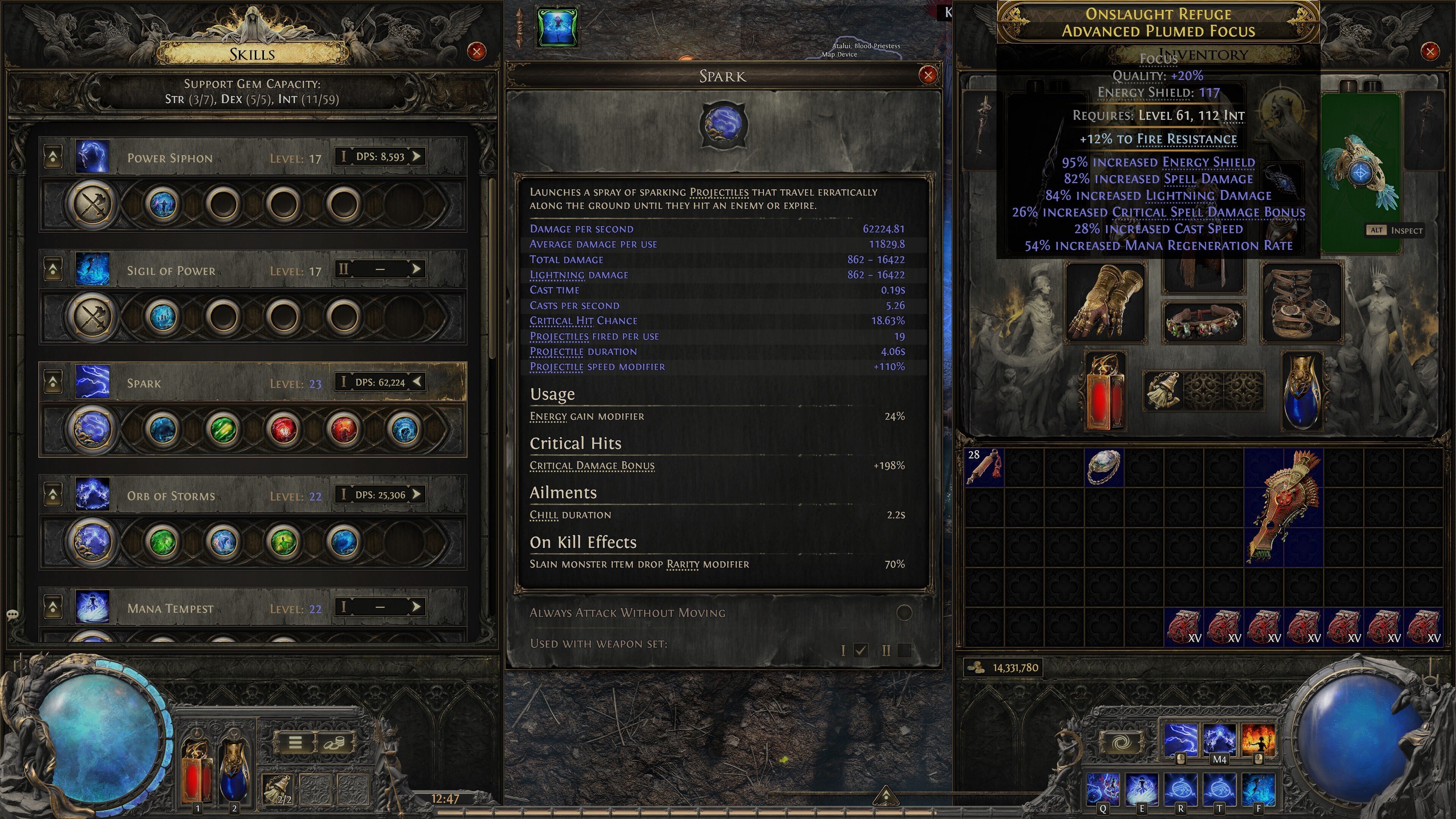This screenshot has width=1456, height=819.
Task: Close the Skills panel
Action: coord(477,52)
